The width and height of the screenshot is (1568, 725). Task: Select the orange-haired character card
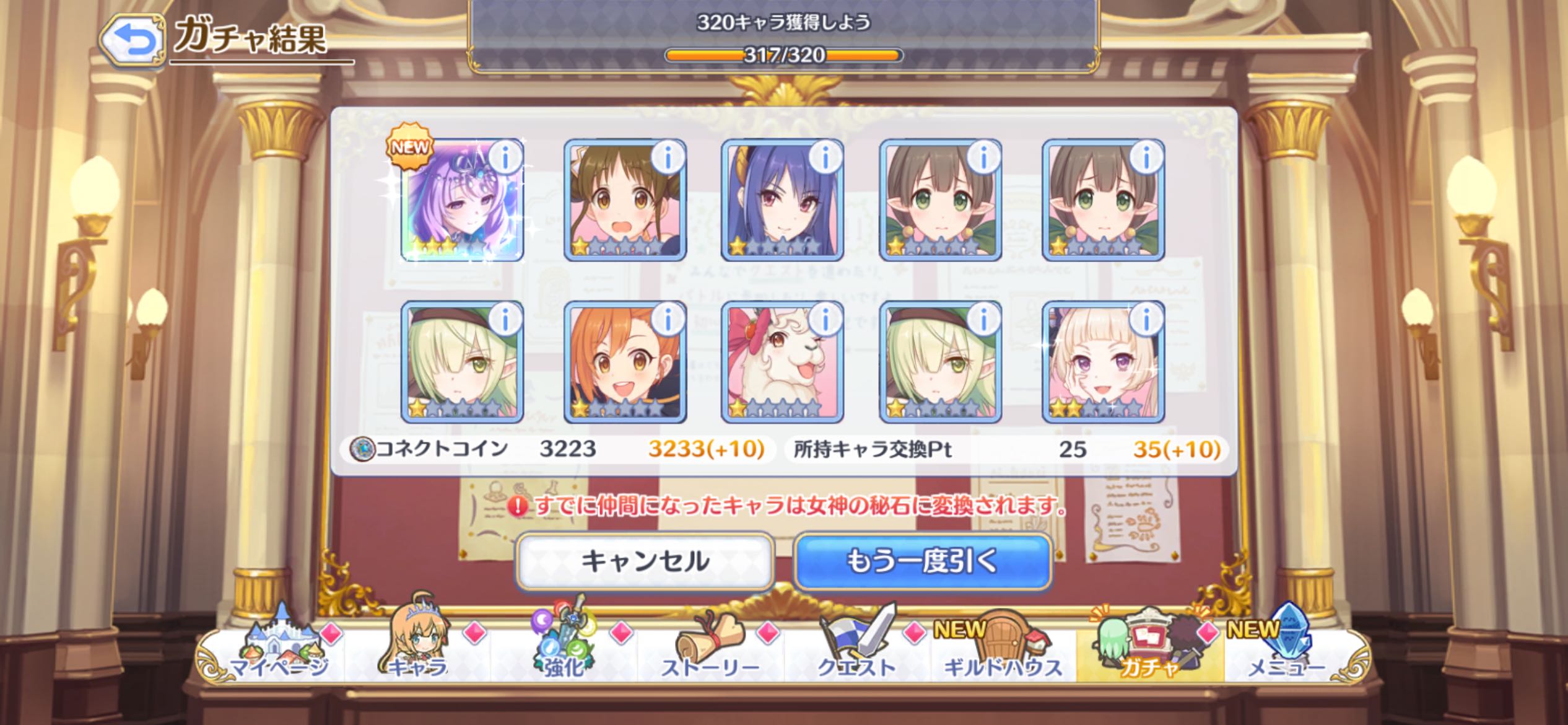624,362
